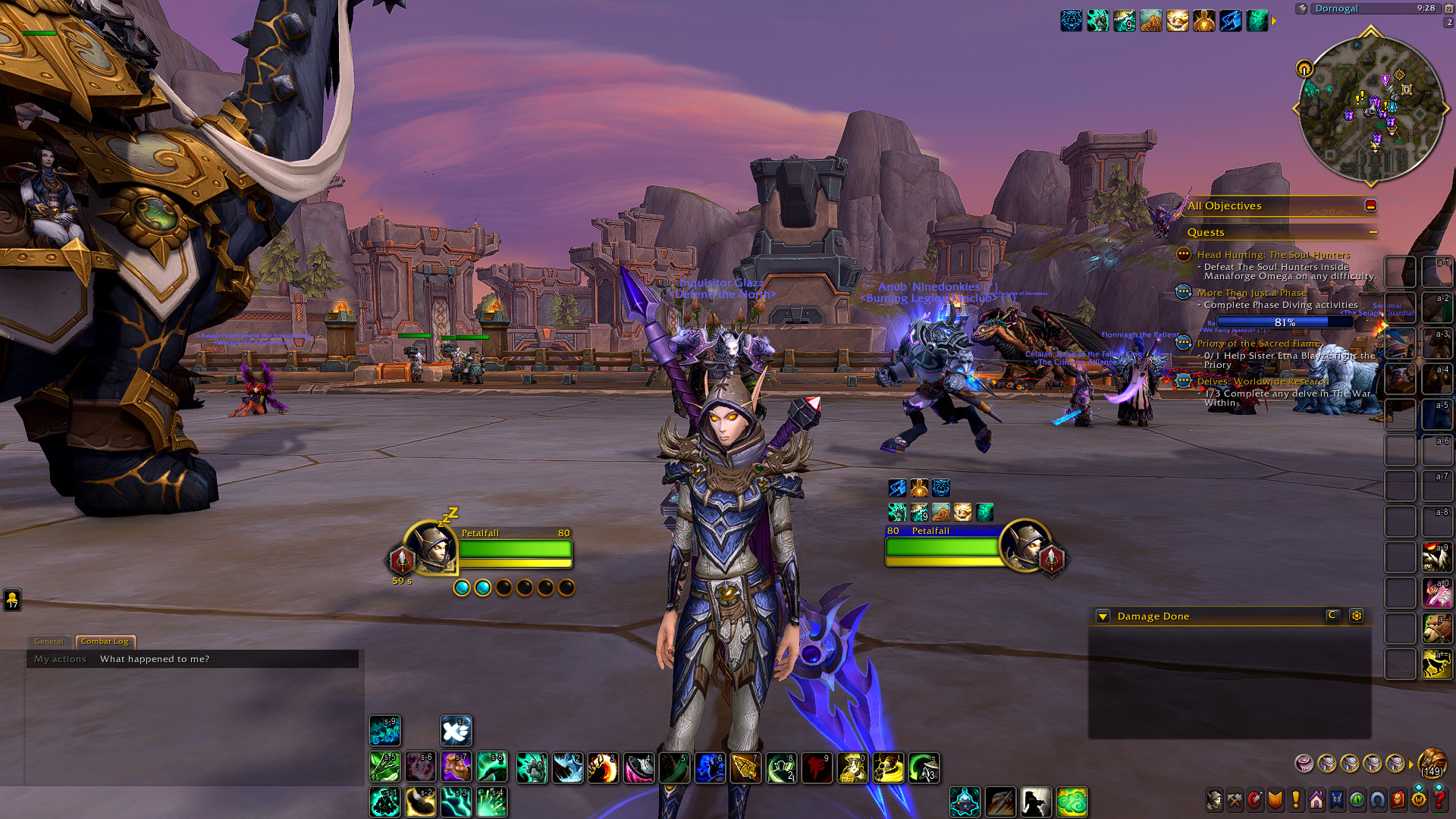Click the Dornogal minimap
Image resolution: width=1456 pixels, height=819 pixels.
[x=1370, y=108]
